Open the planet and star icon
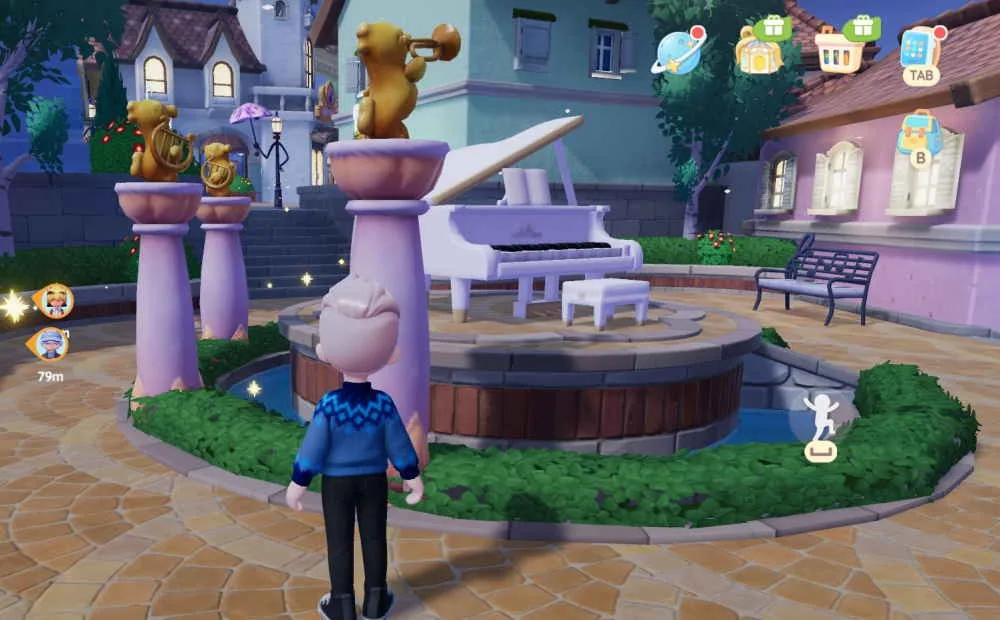 point(678,51)
